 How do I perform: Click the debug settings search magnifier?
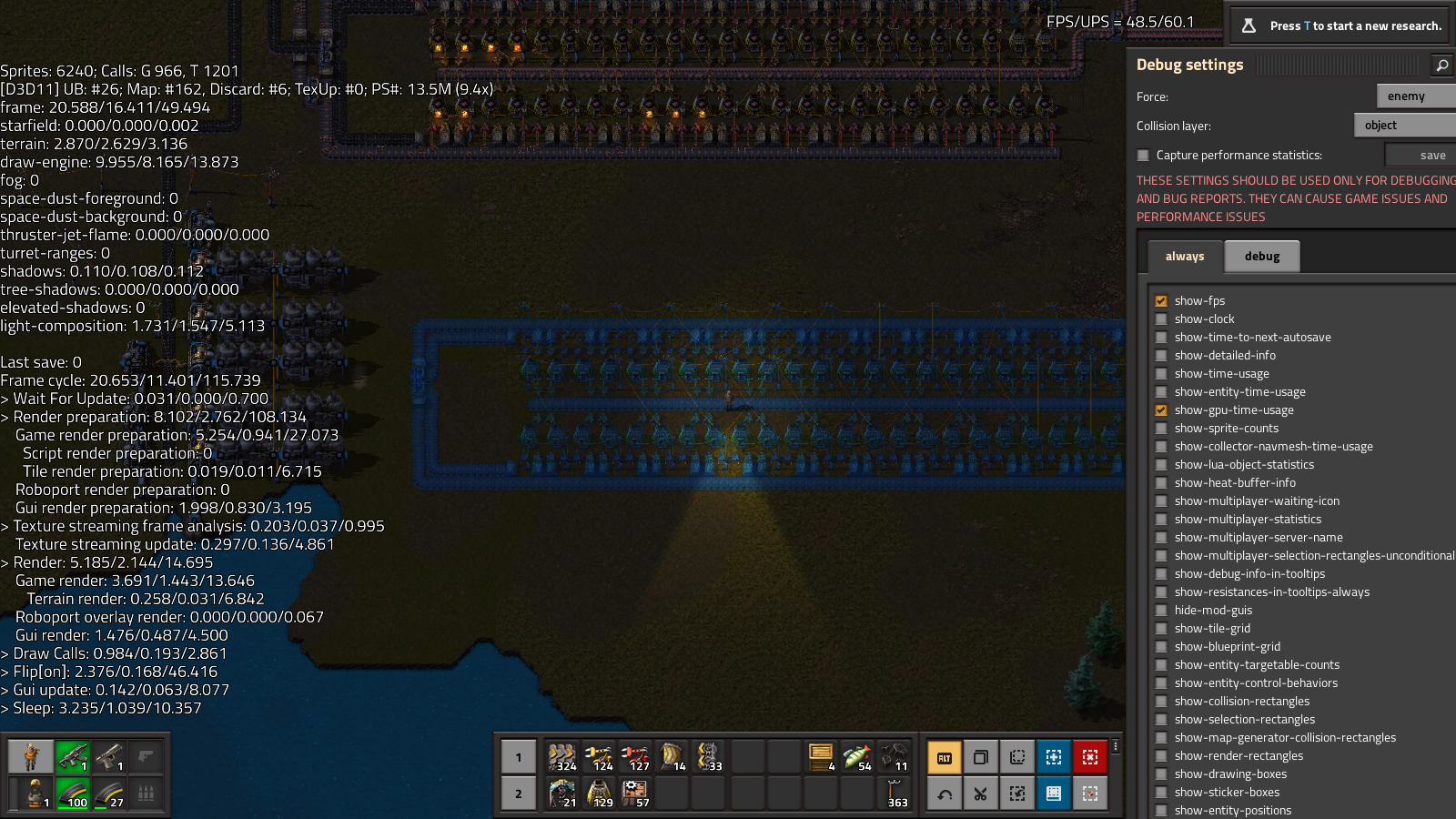coord(1441,65)
